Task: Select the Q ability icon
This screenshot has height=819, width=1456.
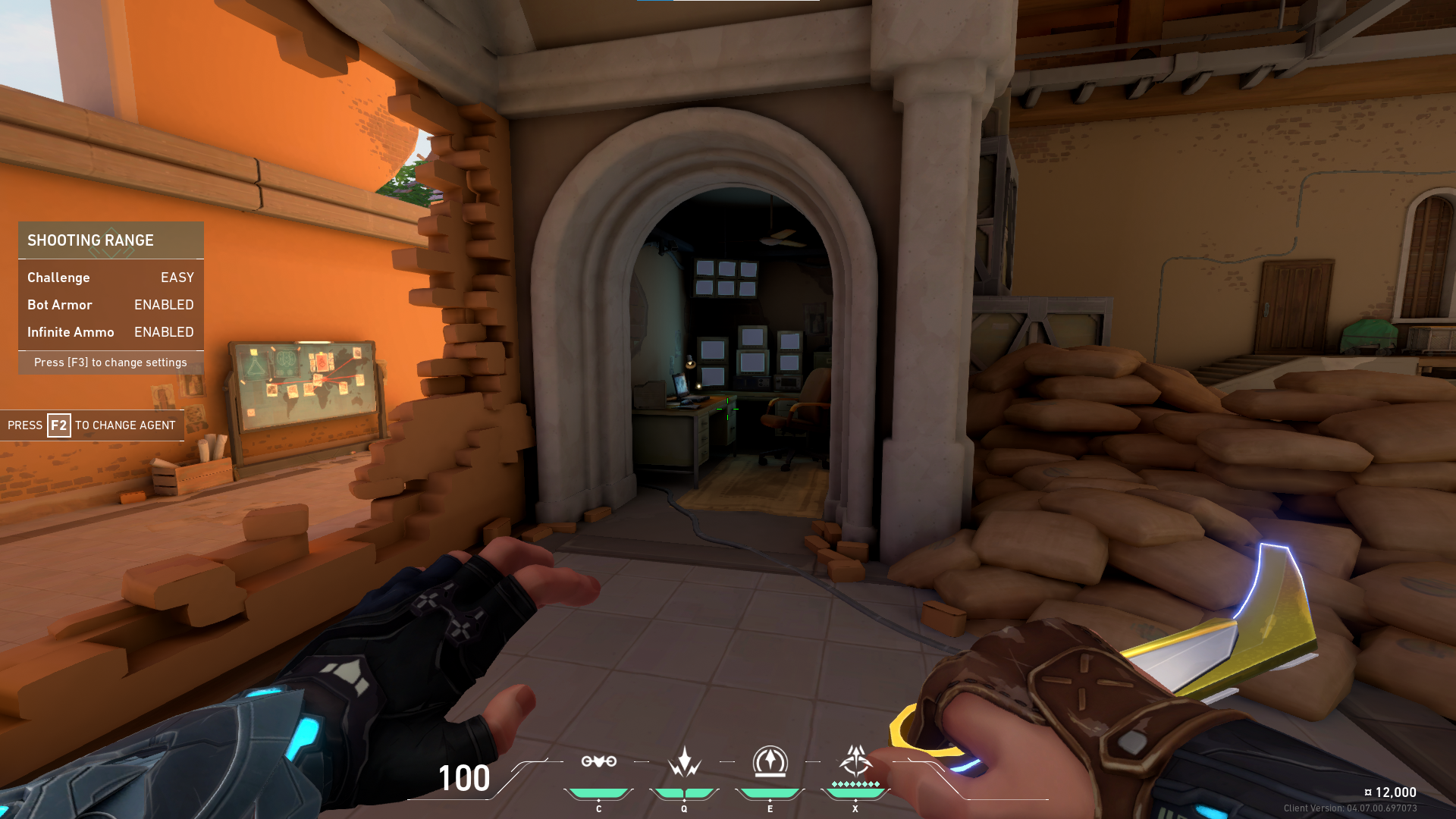Action: pyautogui.click(x=683, y=762)
